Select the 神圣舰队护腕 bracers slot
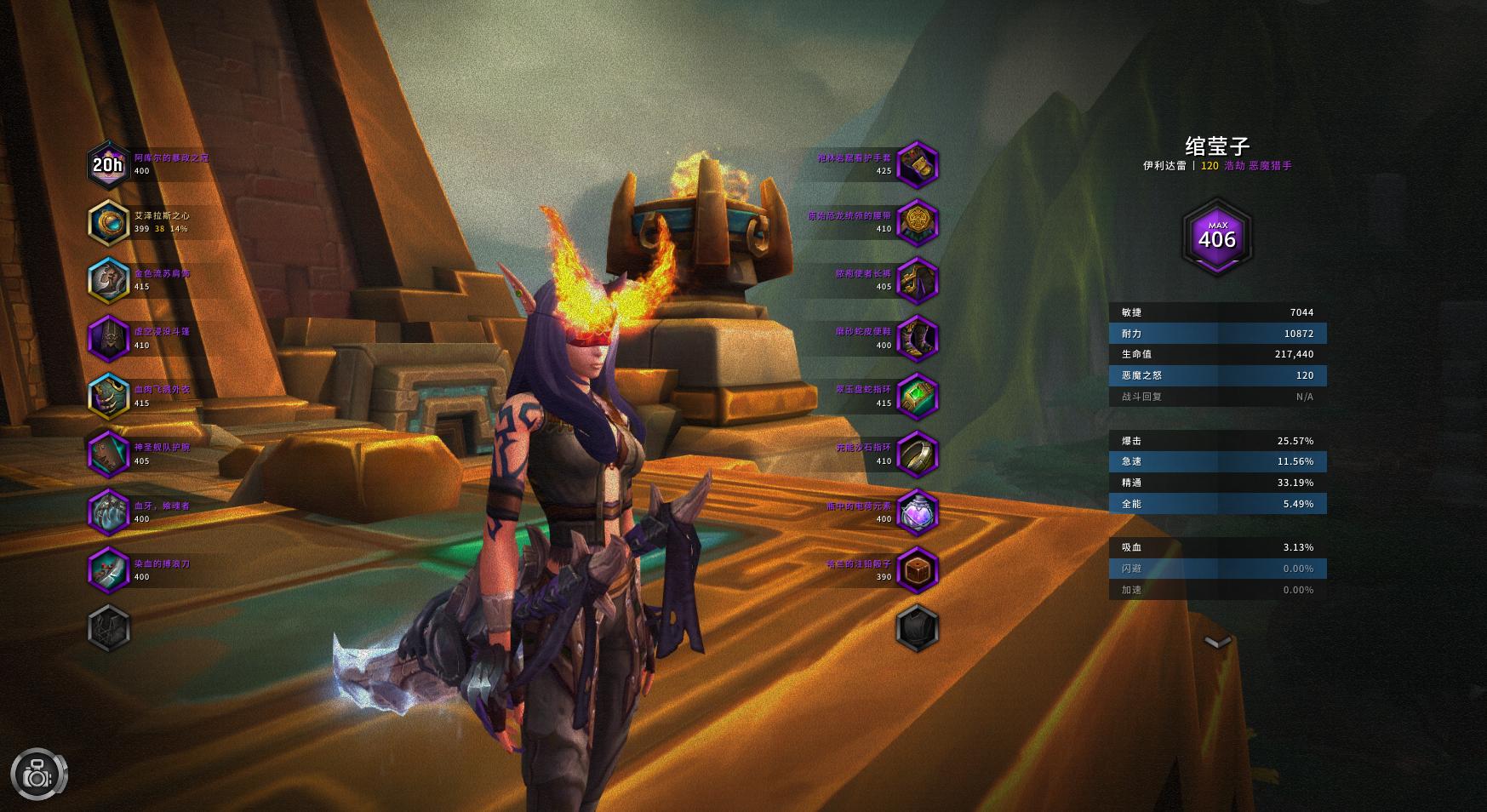1487x812 pixels. pos(108,454)
